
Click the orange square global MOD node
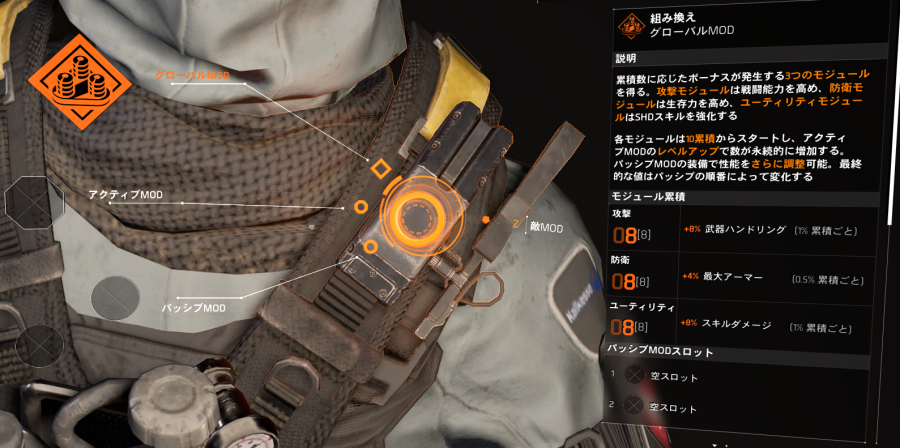pos(379,168)
